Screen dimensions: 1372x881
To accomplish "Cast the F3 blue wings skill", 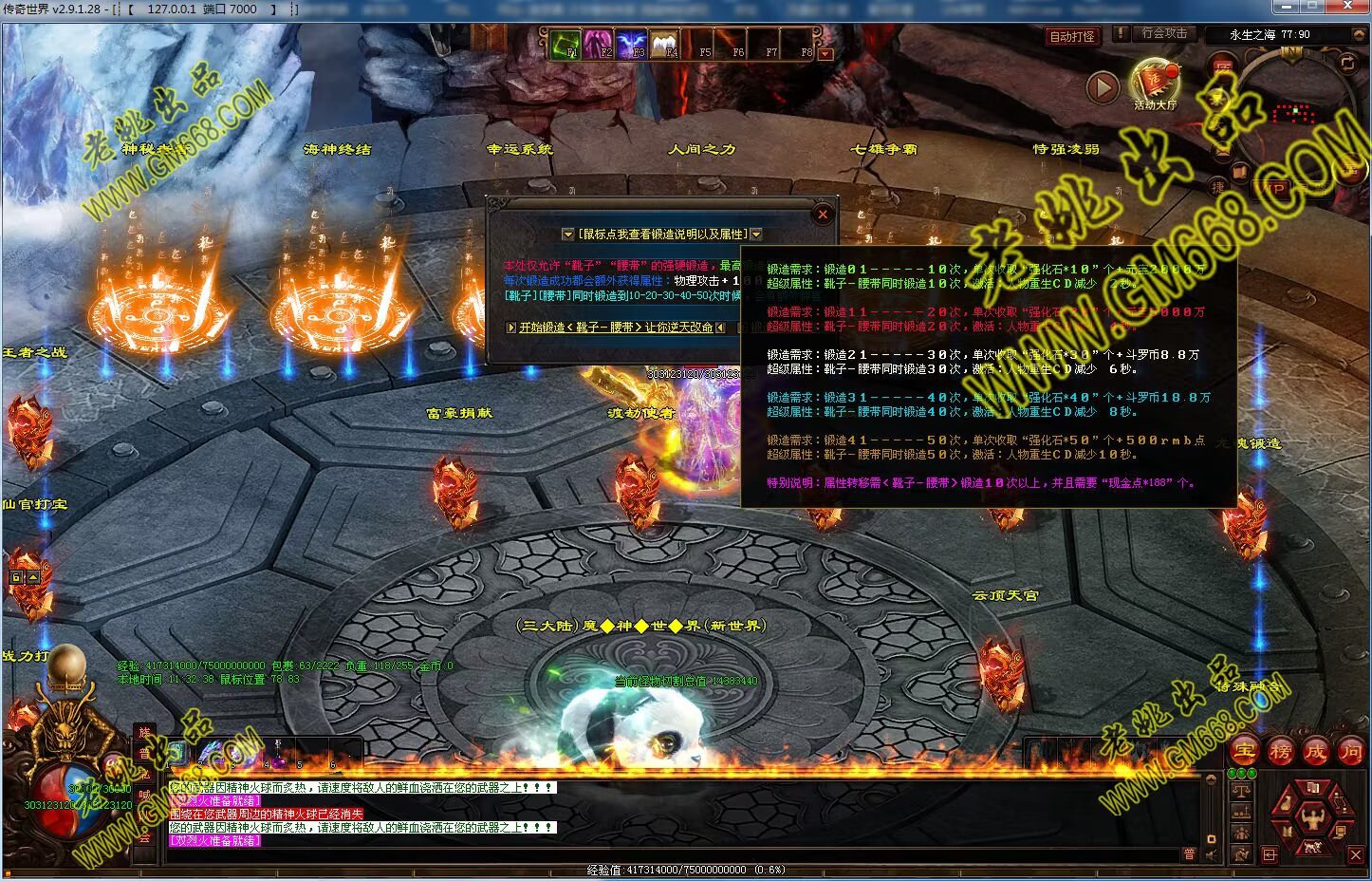I will 632,45.
